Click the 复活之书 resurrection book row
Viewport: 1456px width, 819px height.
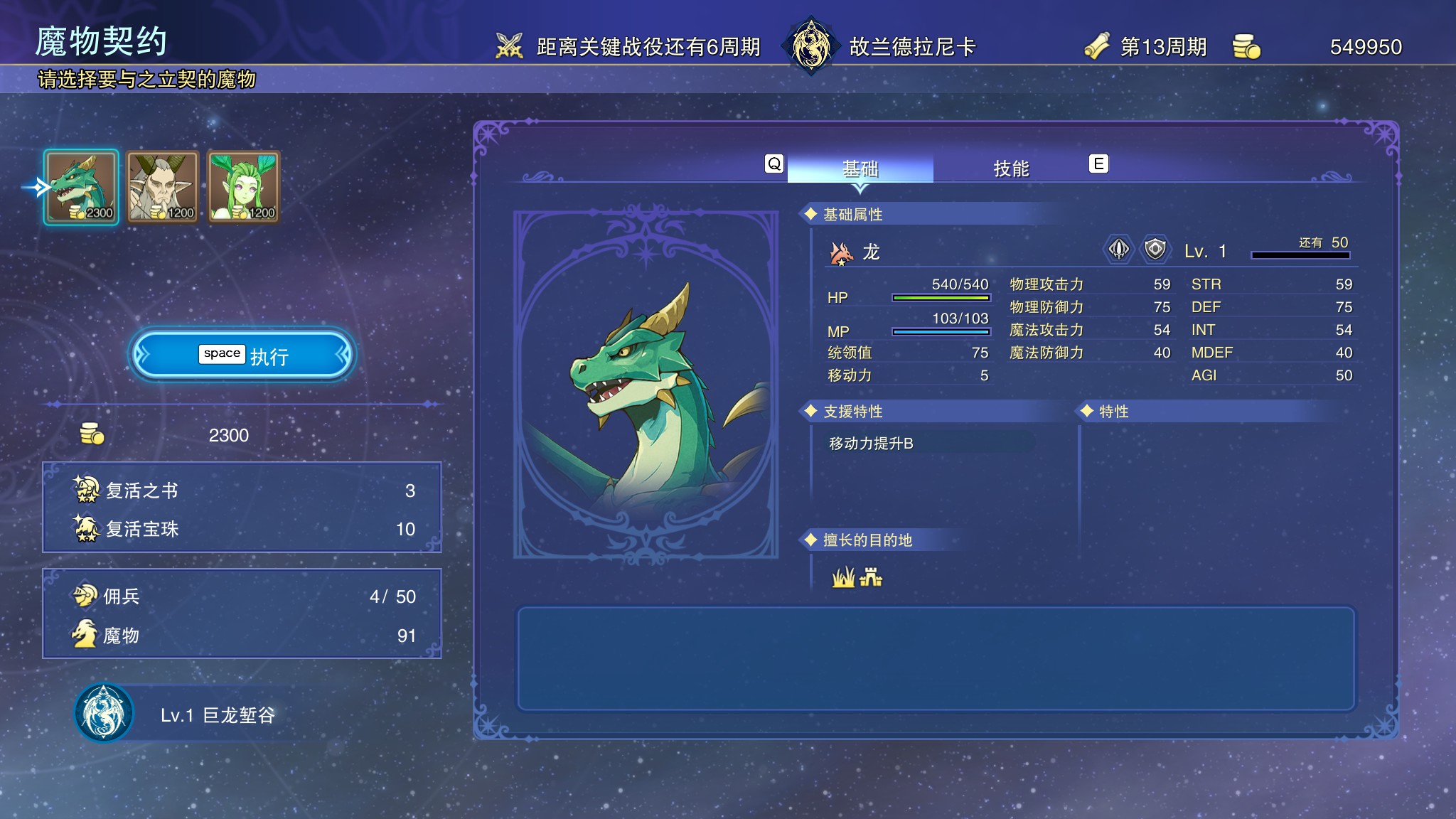click(x=242, y=491)
